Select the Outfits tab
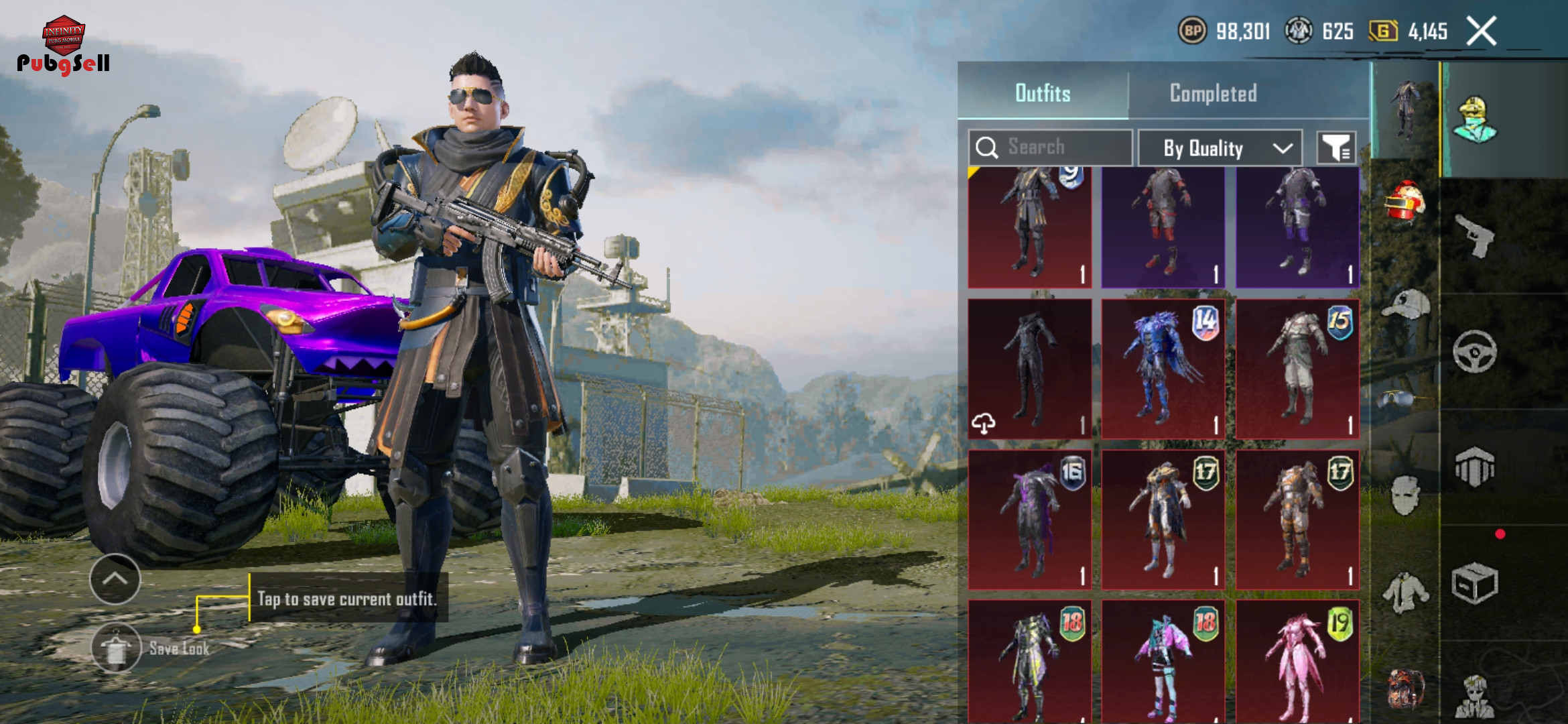1568x724 pixels. (x=1043, y=93)
